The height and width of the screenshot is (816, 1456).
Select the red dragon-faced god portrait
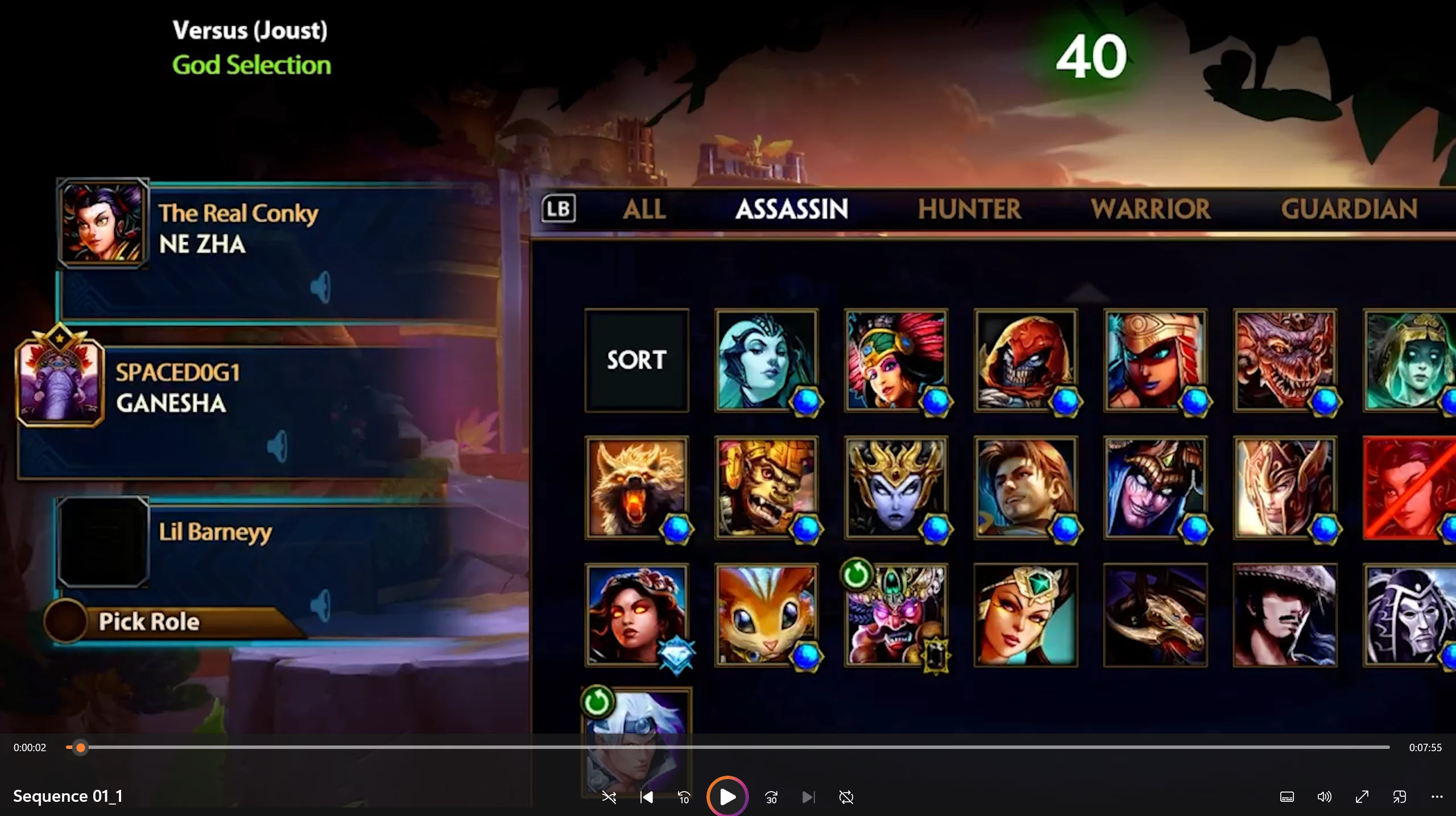click(1285, 360)
